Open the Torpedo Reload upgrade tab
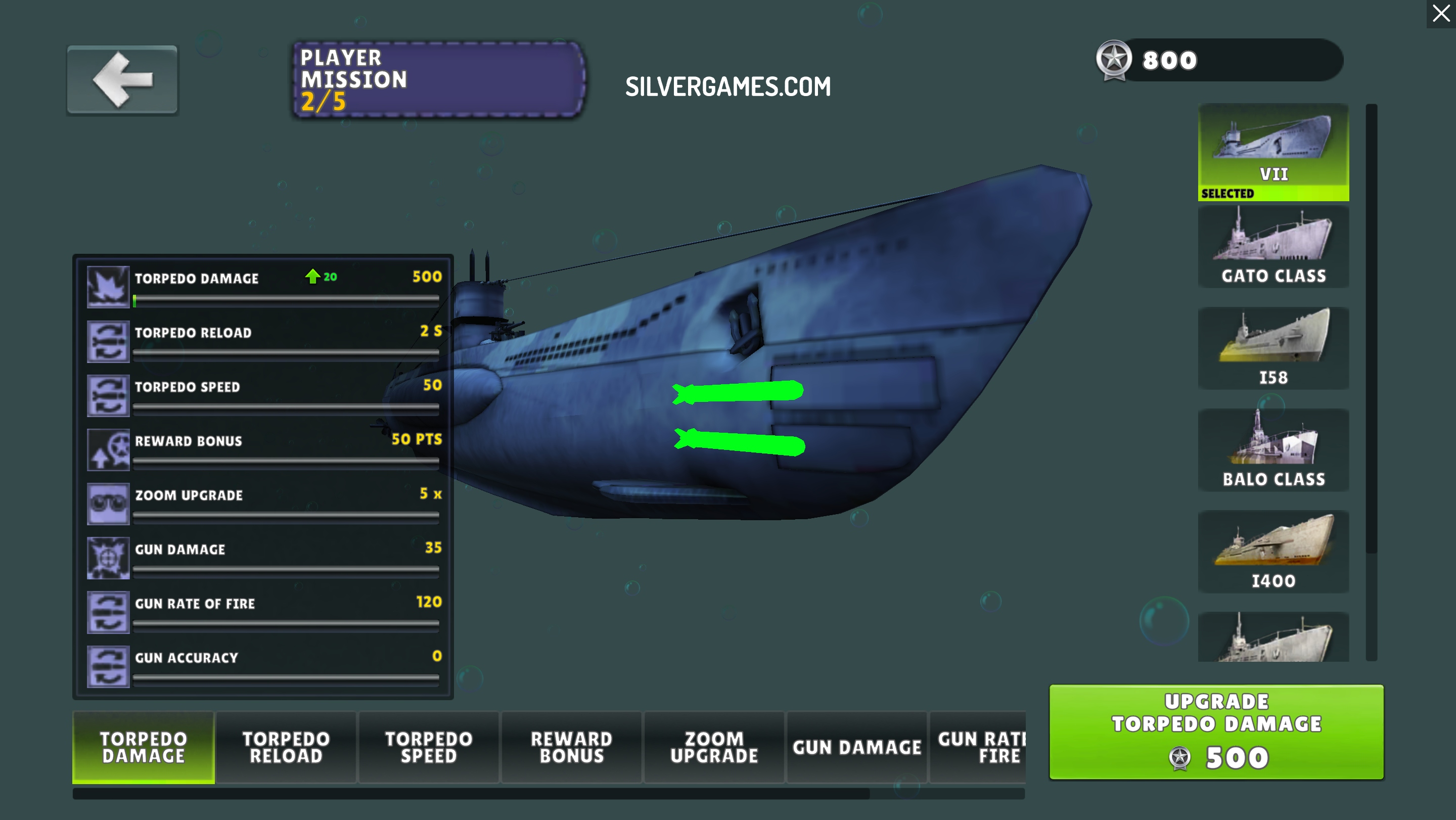The height and width of the screenshot is (820, 1456). point(286,747)
